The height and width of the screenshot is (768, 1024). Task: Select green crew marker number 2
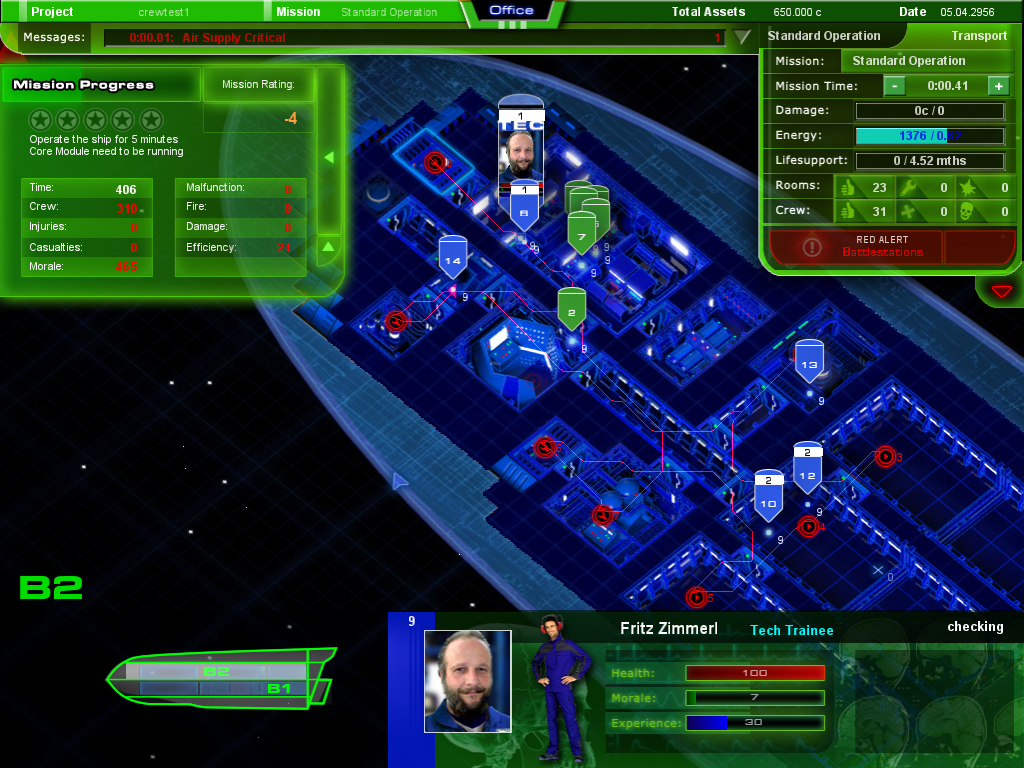pos(571,310)
